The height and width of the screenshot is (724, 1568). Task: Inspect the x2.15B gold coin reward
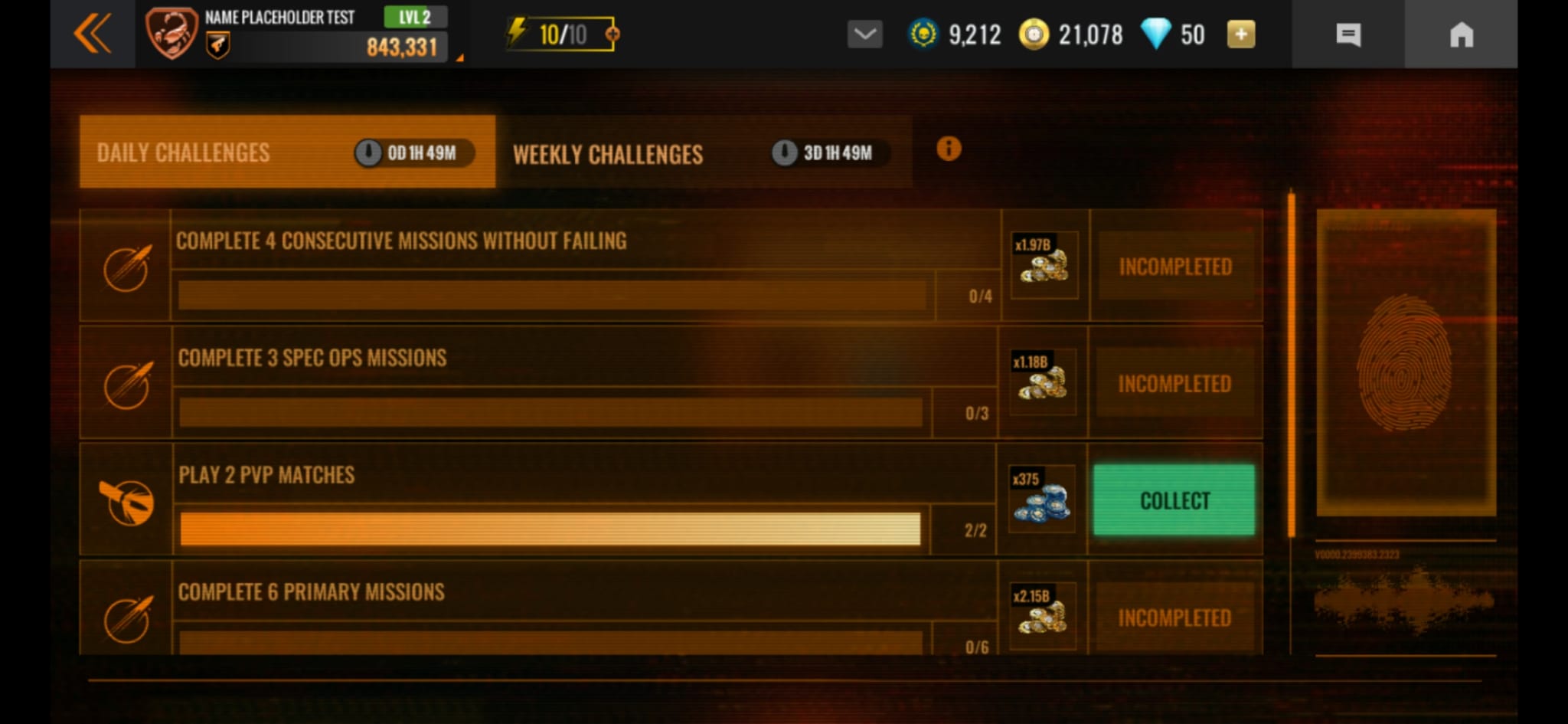click(x=1042, y=615)
